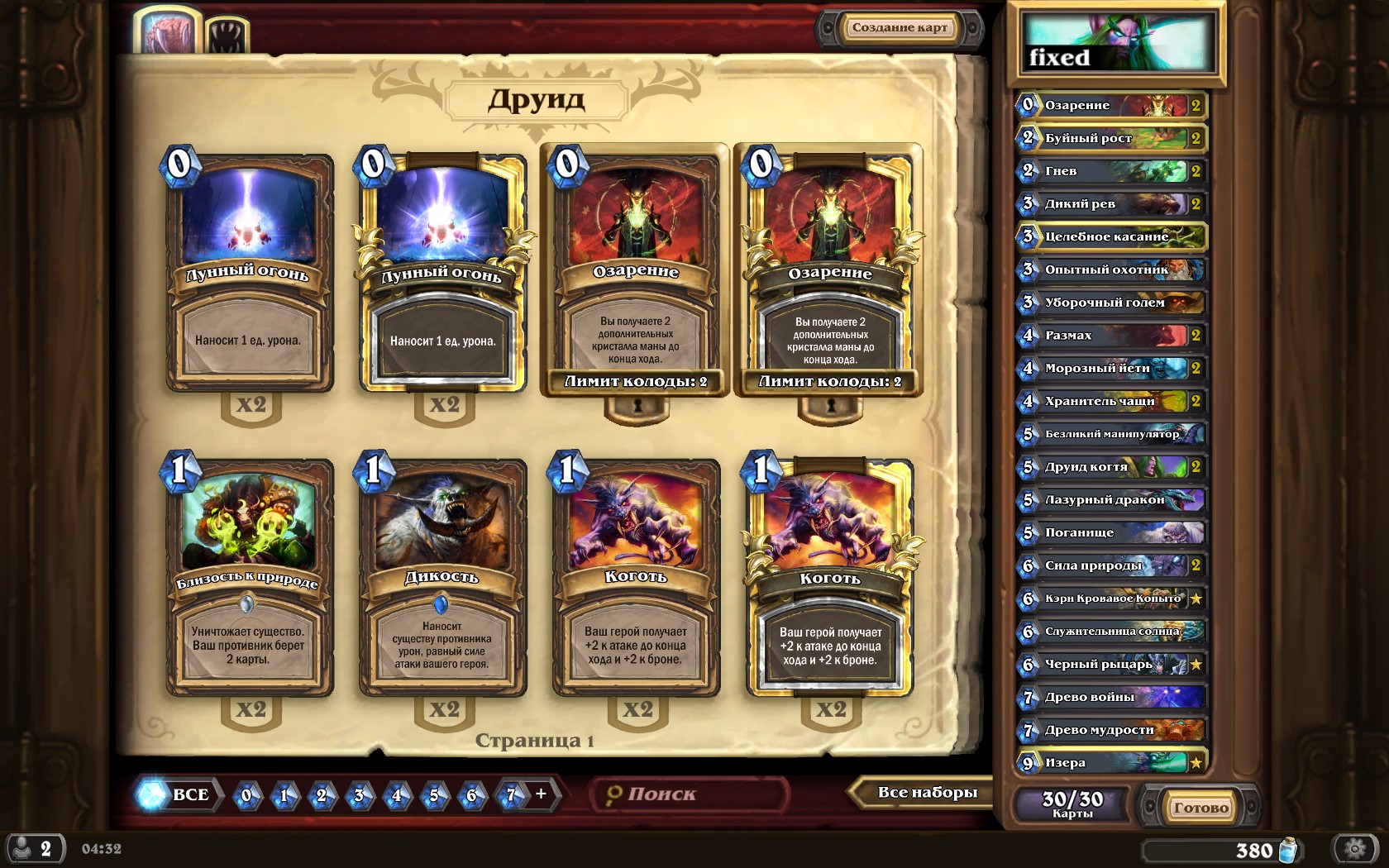The width and height of the screenshot is (1389, 868).
Task: Switch to the neutral cards tab
Action: [x=226, y=36]
